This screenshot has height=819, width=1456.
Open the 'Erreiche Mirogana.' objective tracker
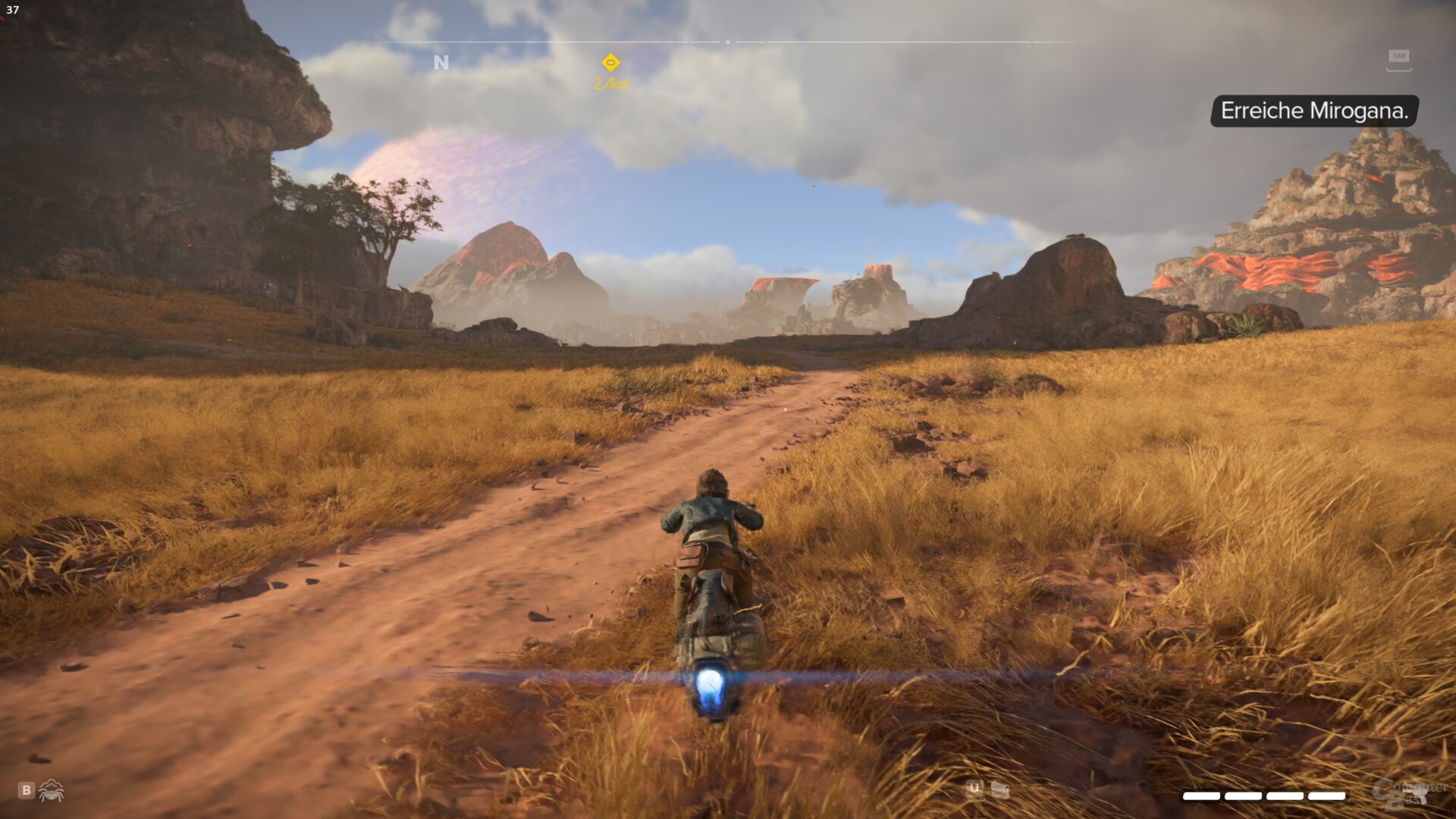(1314, 111)
